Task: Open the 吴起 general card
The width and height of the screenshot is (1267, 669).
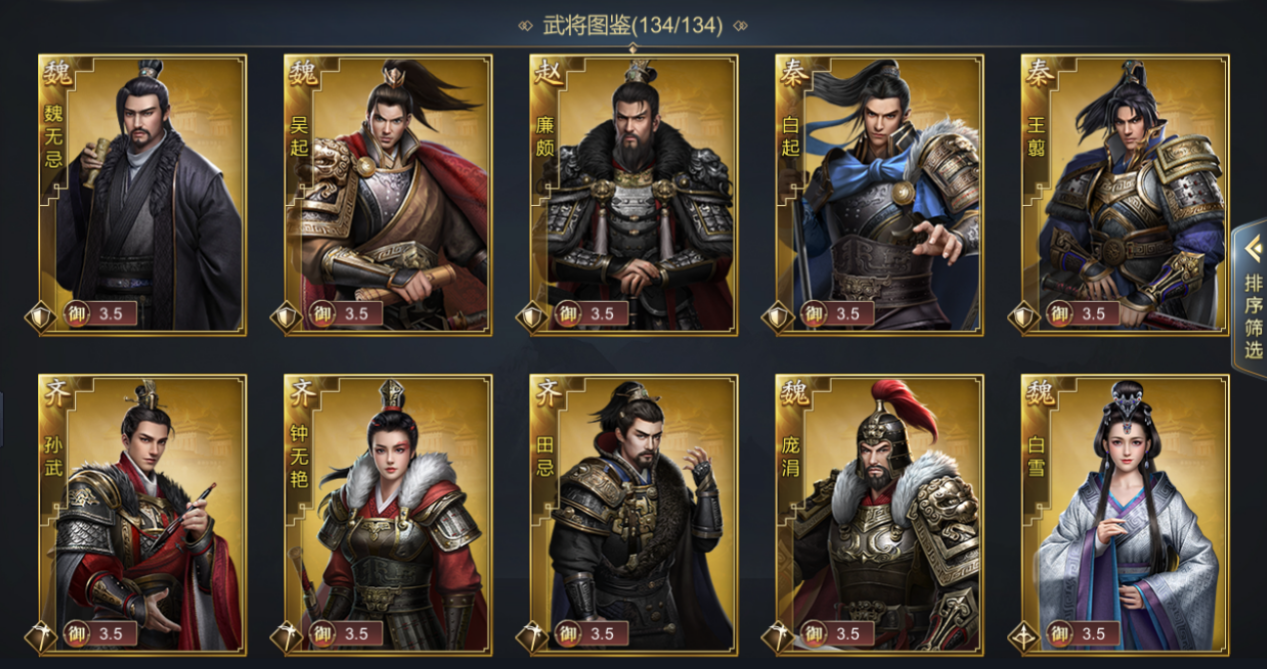Action: 388,195
